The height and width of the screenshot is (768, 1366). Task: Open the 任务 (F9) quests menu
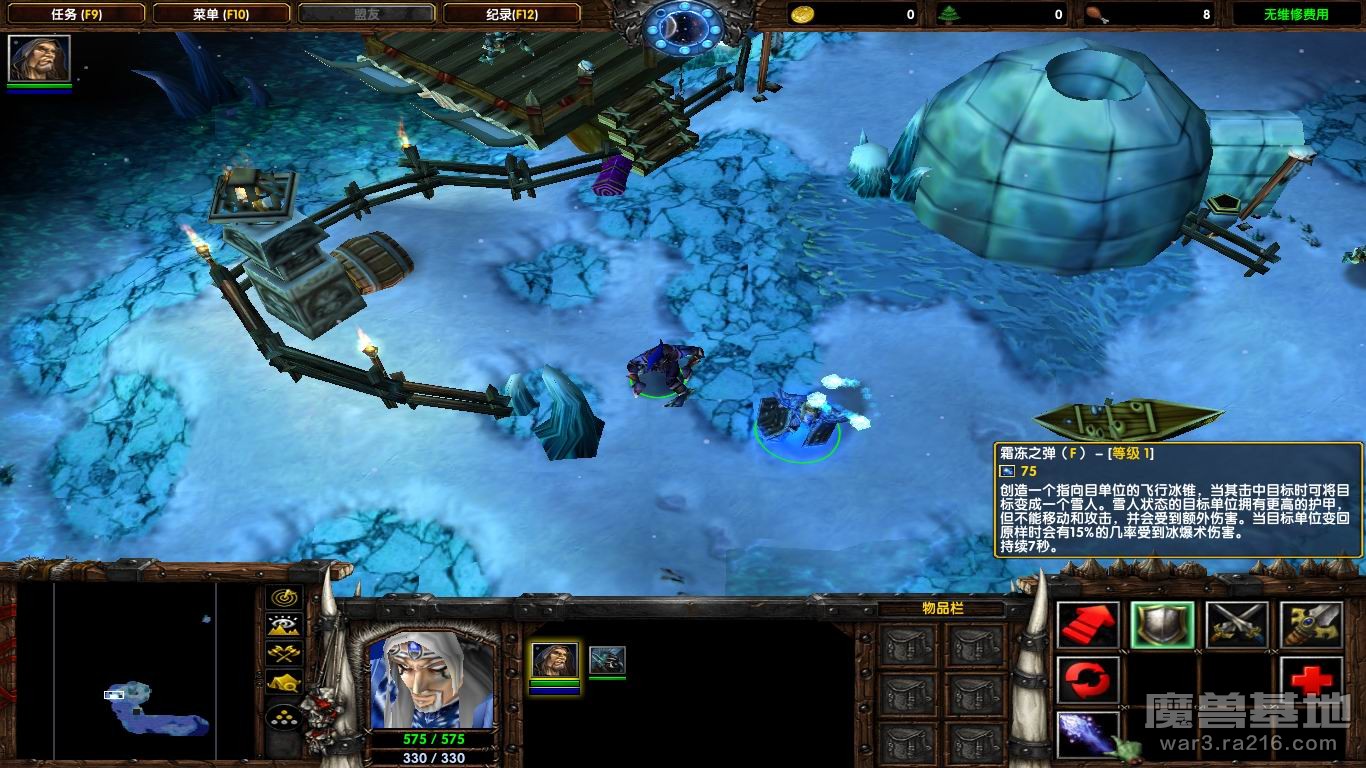[74, 14]
